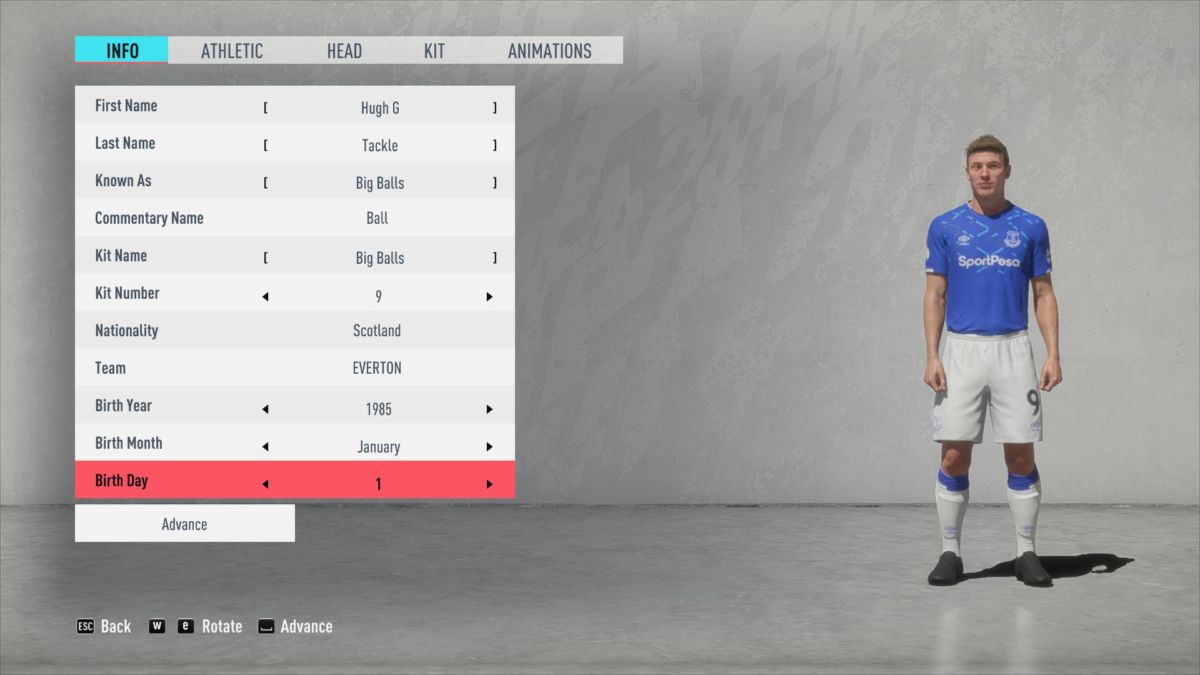Go back one Birth Month

click(265, 447)
